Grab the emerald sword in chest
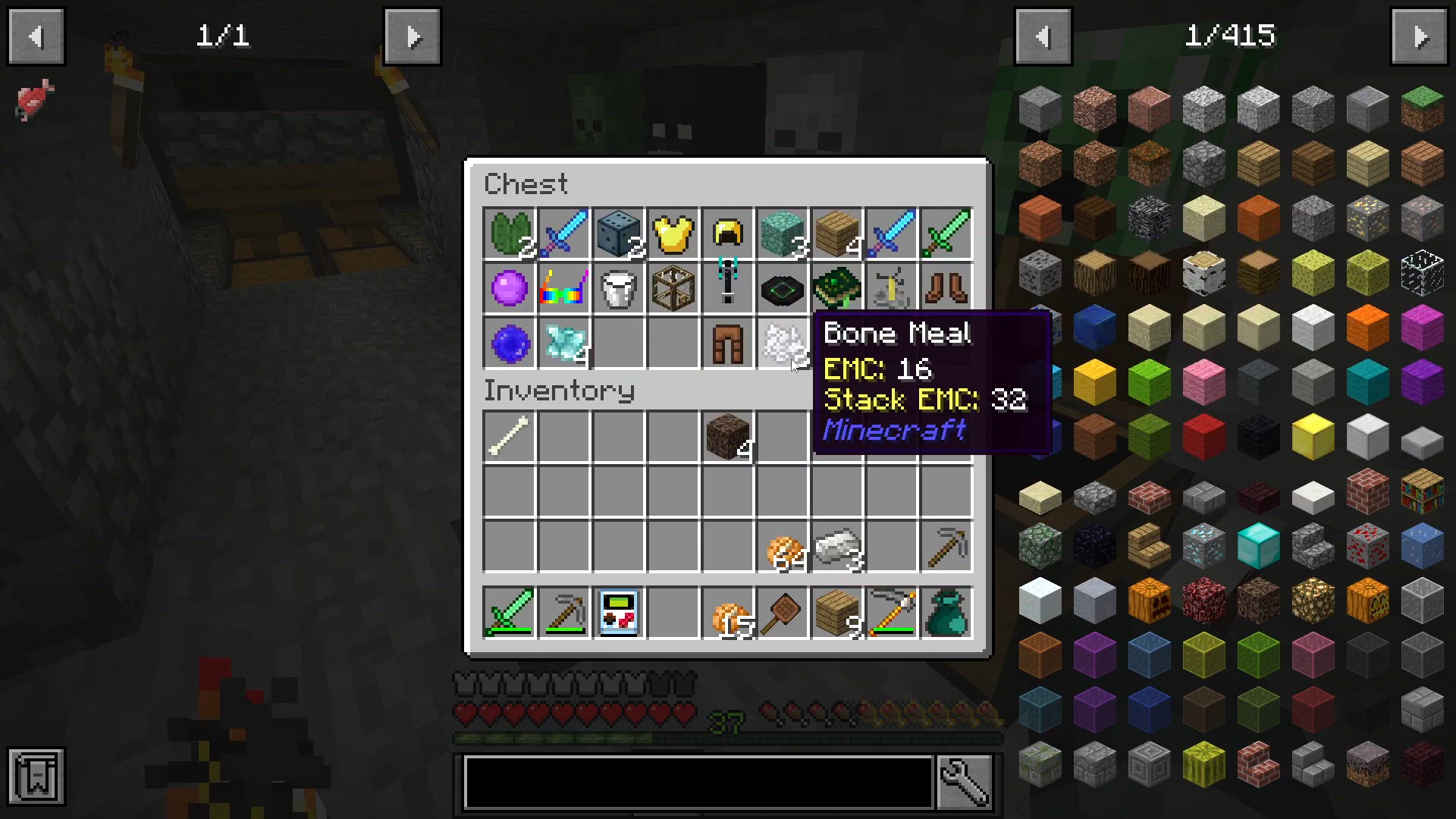This screenshot has width=1456, height=819. (946, 234)
